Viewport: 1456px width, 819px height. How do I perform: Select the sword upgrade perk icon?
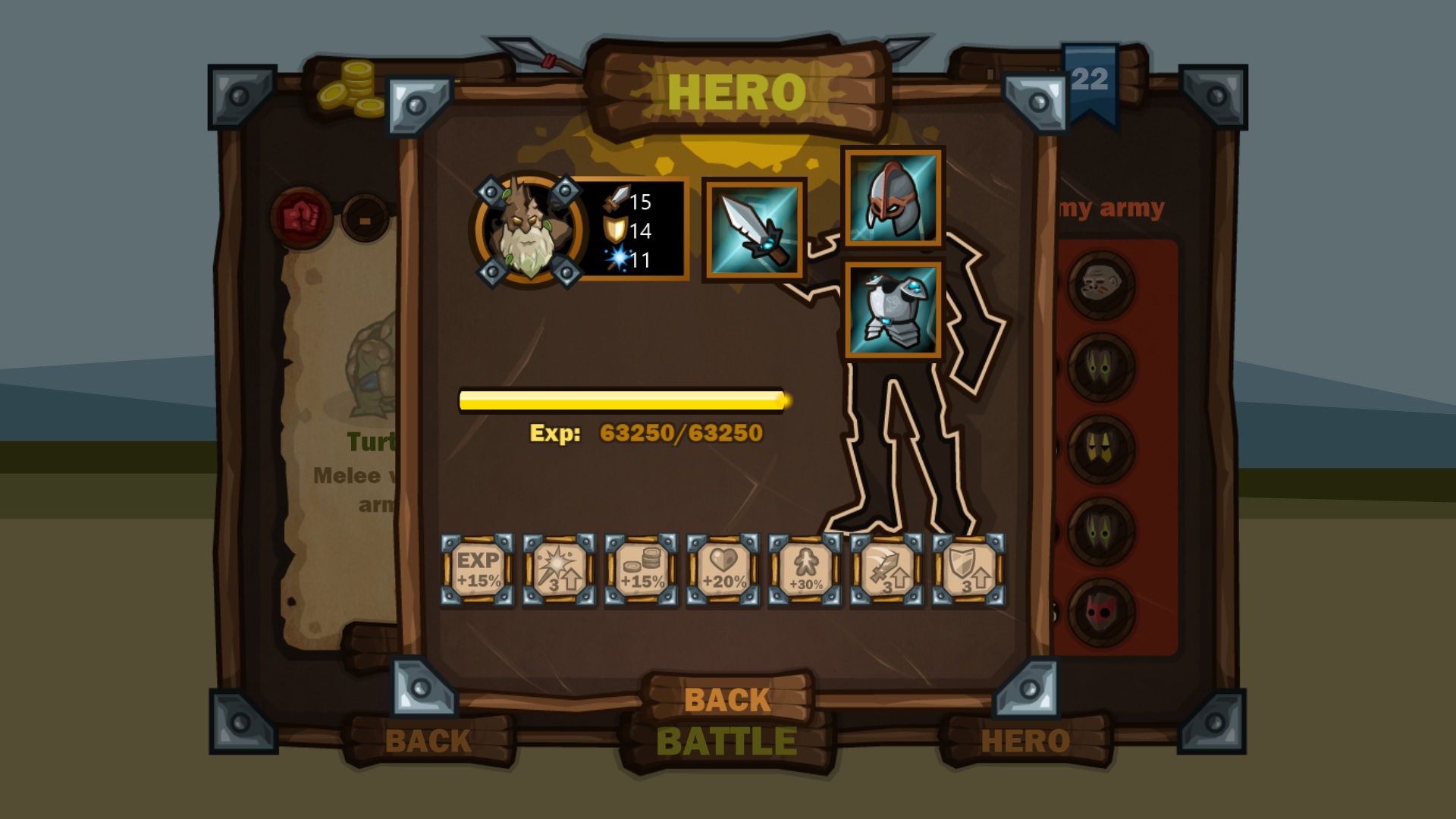(886, 567)
